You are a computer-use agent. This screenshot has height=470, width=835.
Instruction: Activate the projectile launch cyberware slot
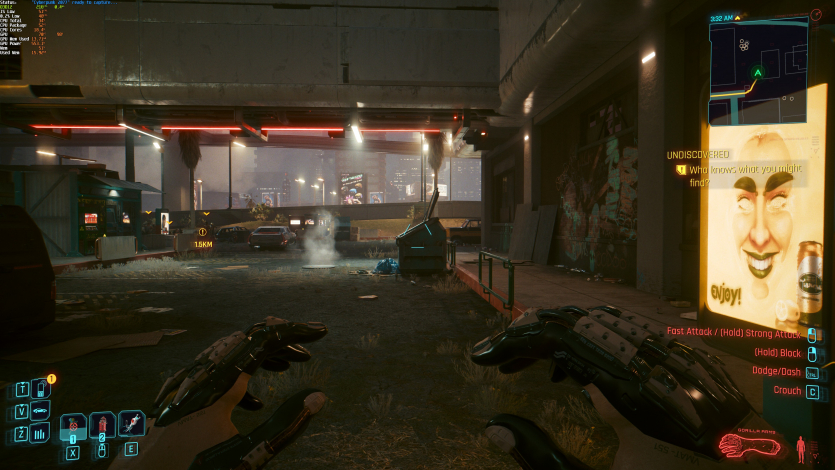pos(131,424)
